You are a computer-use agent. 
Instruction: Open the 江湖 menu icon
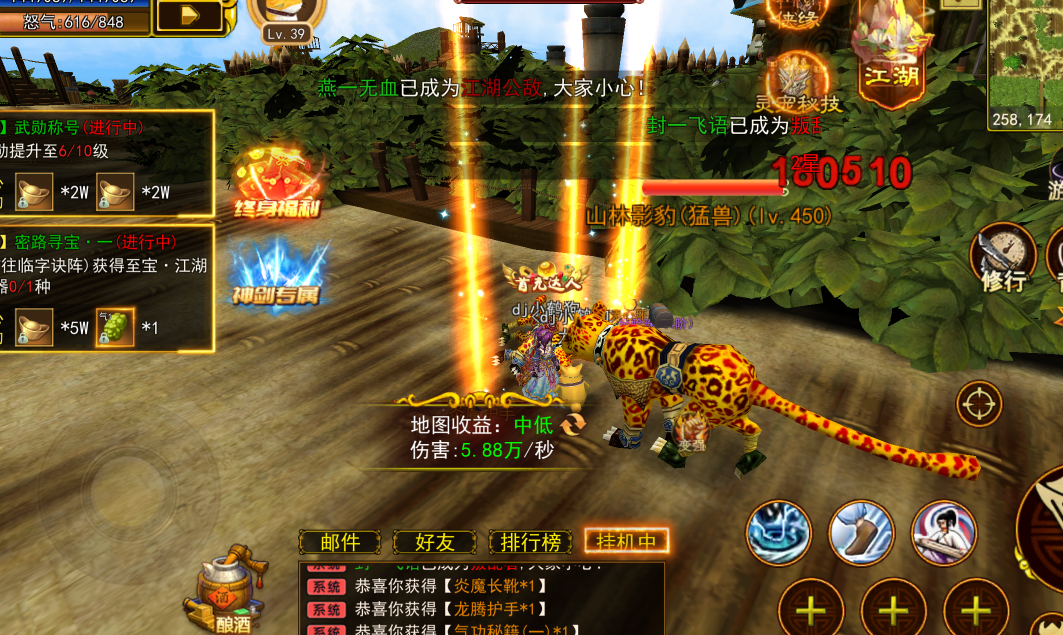[x=892, y=50]
